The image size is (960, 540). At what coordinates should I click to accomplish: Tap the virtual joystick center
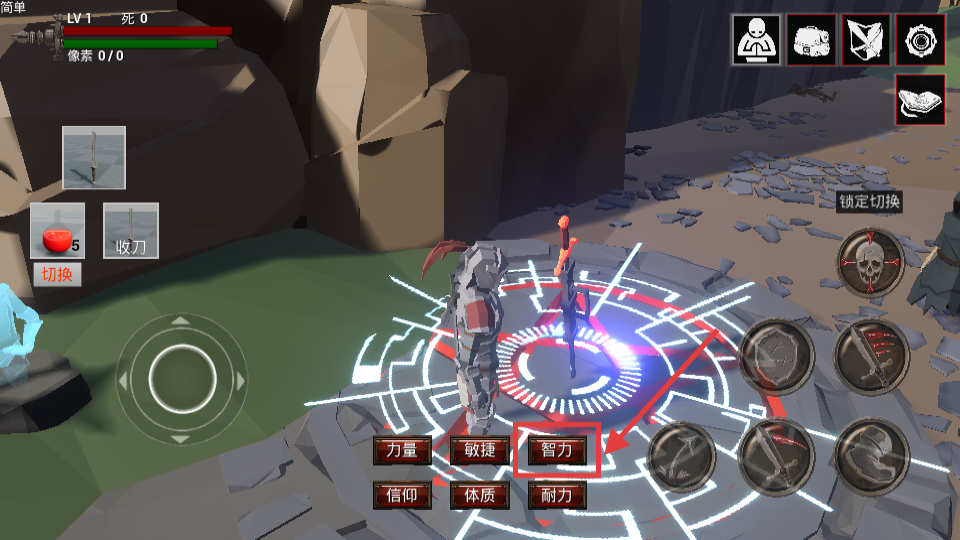[181, 379]
